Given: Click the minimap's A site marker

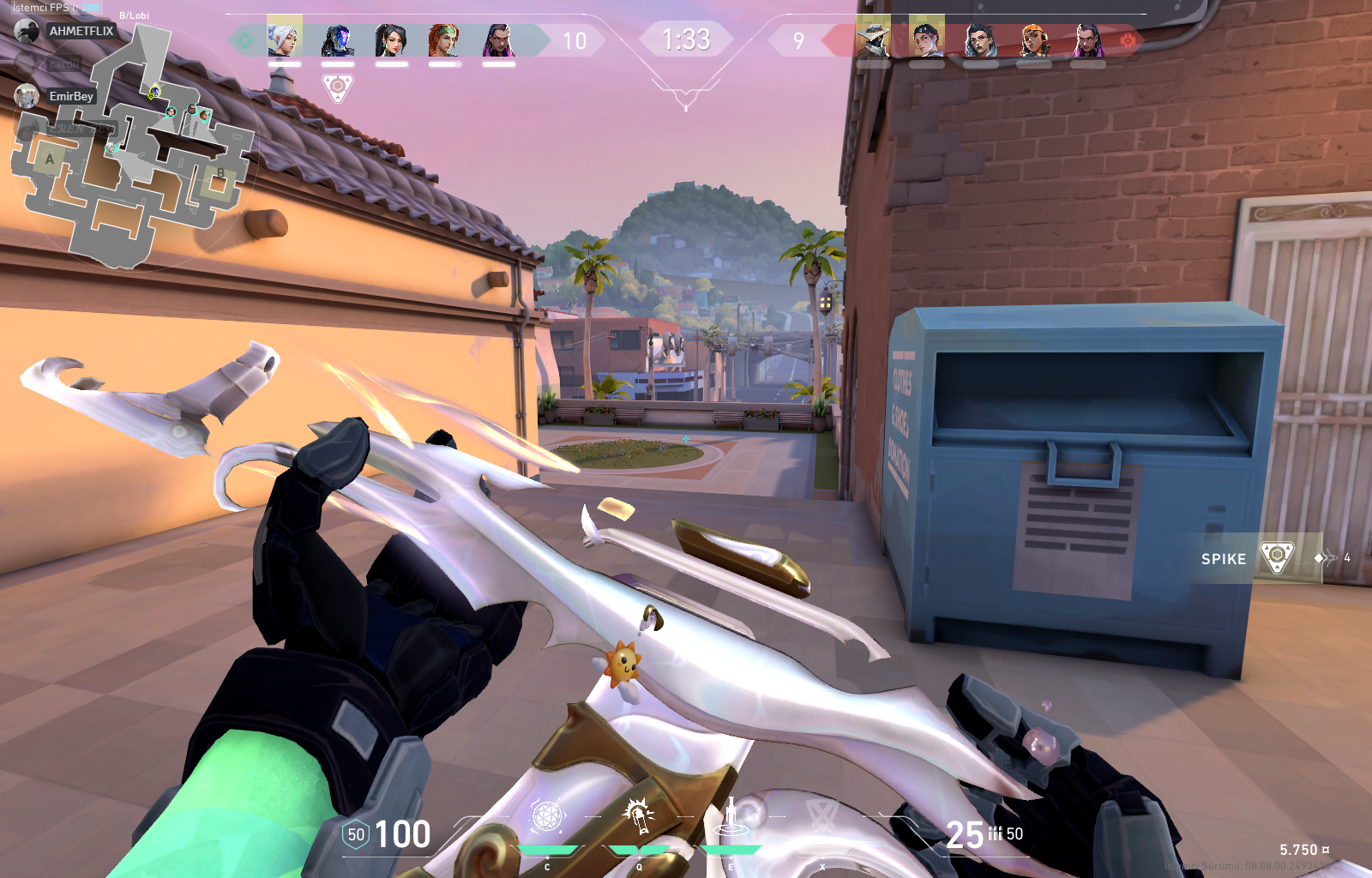Looking at the screenshot, I should [50, 159].
